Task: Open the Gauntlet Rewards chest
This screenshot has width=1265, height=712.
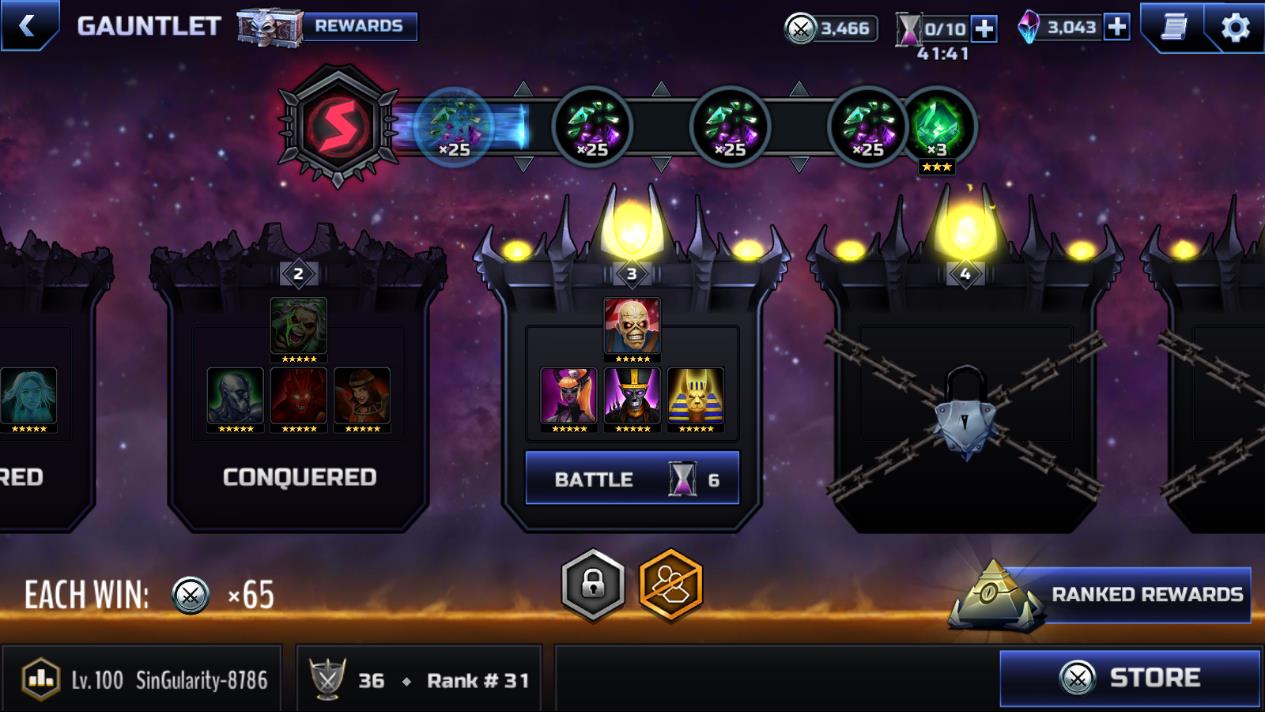Action: pos(327,27)
